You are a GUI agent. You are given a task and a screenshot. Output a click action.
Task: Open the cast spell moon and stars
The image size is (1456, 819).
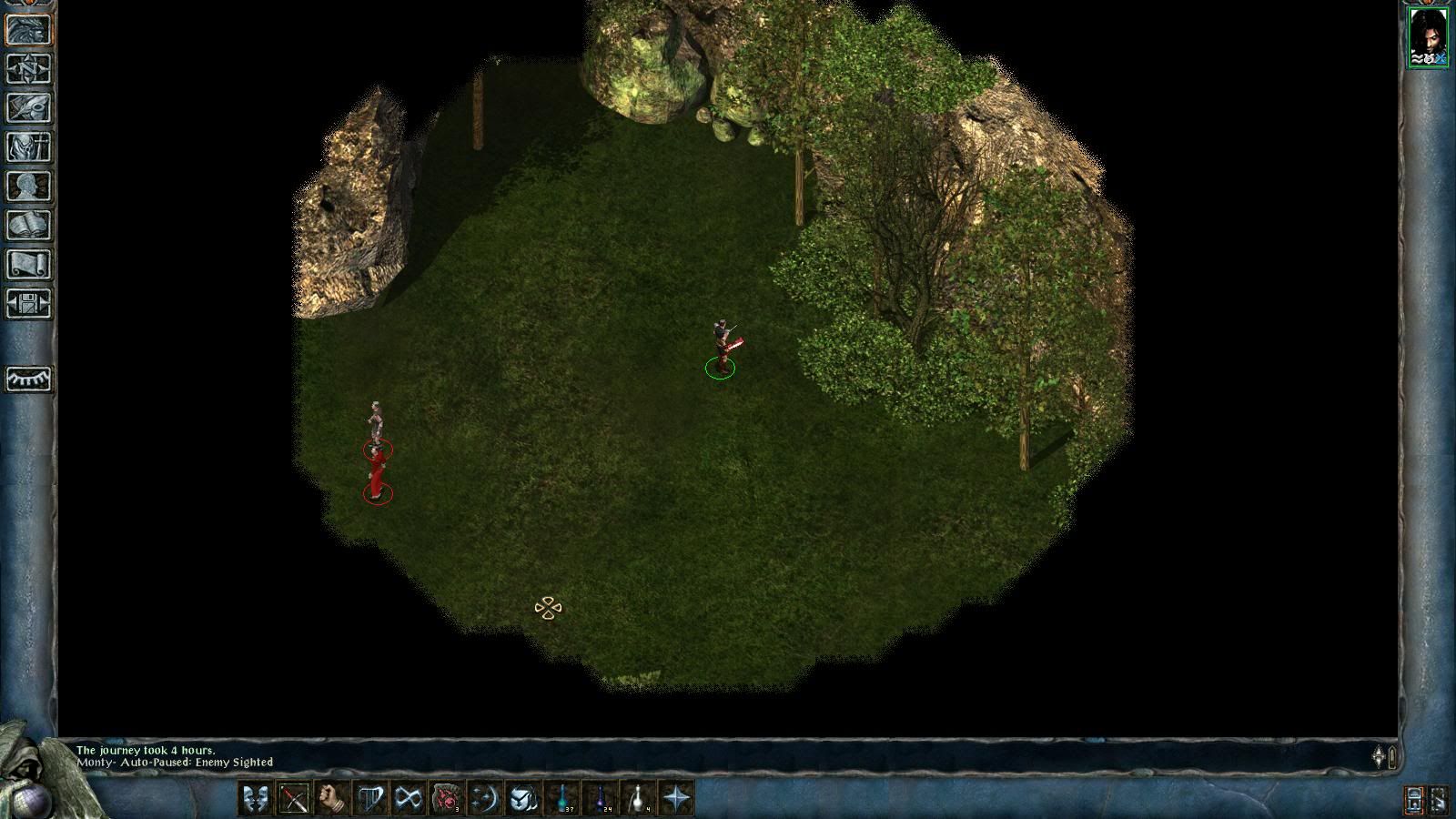coord(485,799)
